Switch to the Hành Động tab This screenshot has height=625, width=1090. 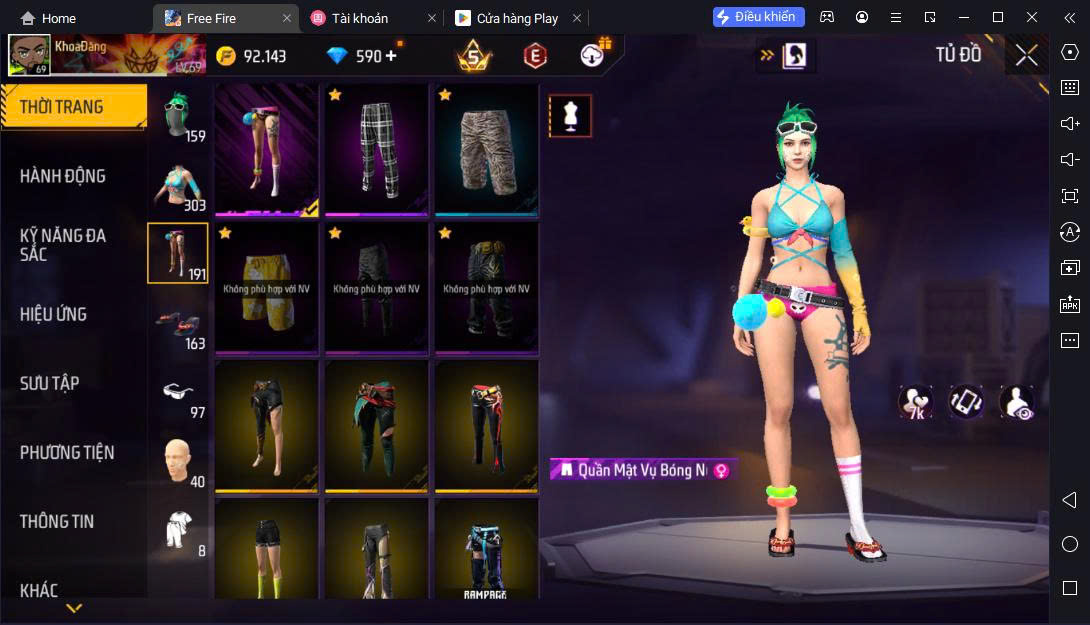63,176
